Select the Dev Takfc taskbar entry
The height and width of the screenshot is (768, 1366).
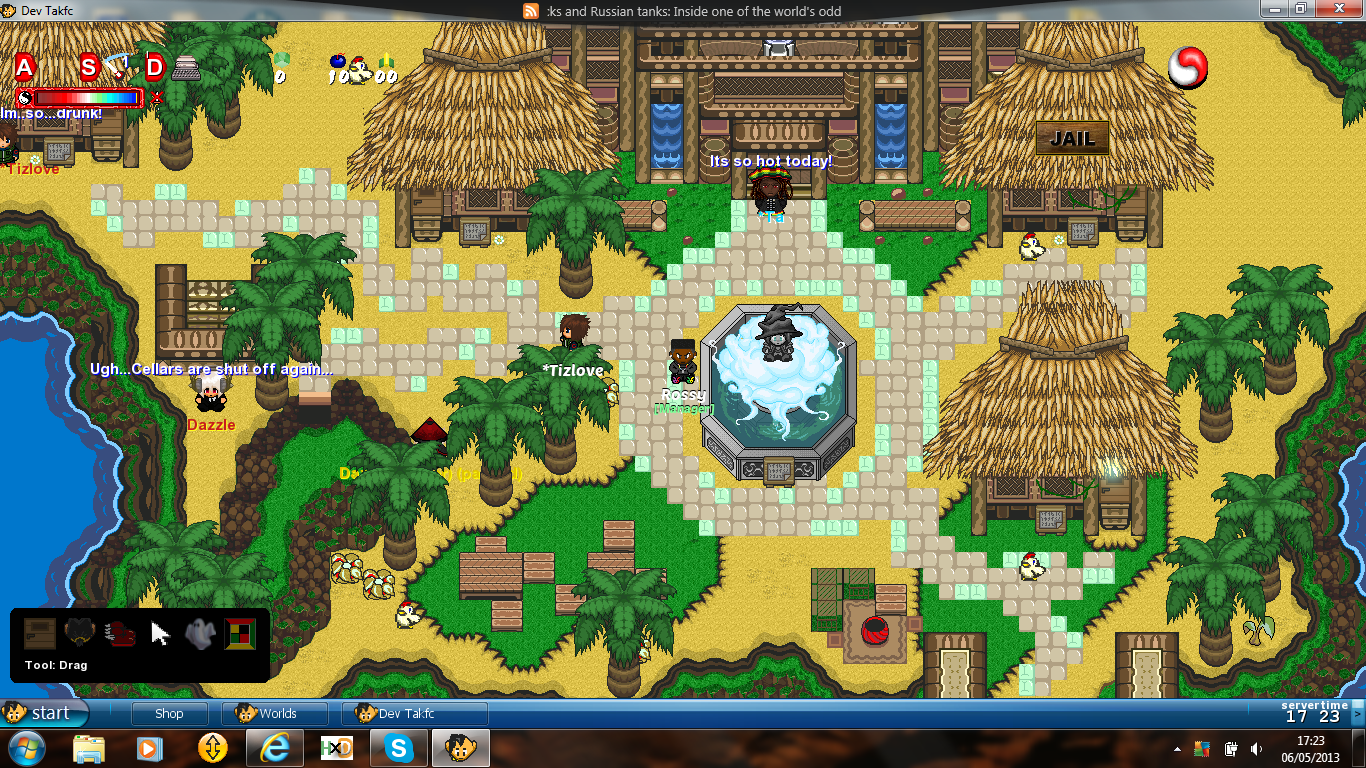click(x=414, y=713)
